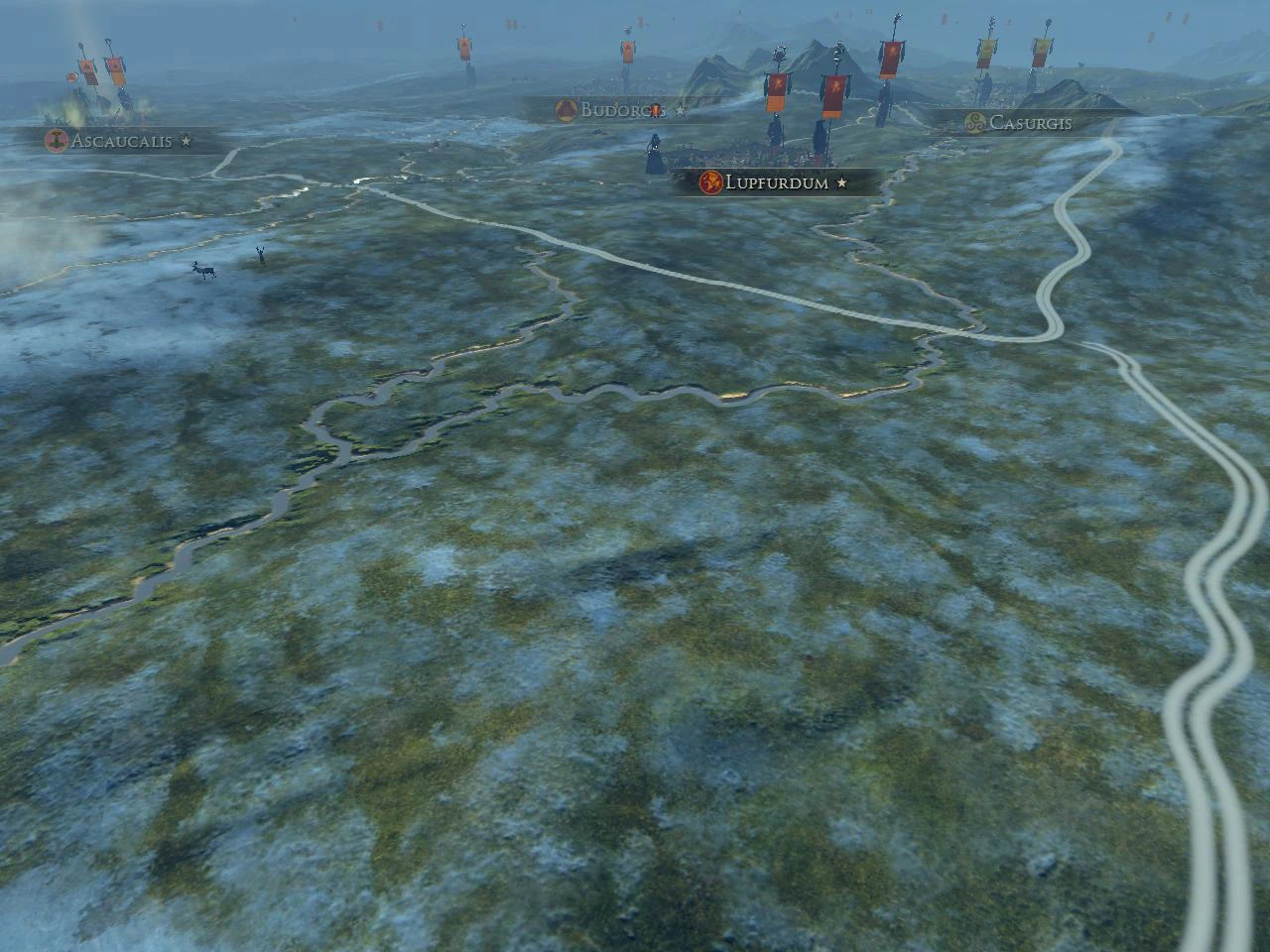Image resolution: width=1270 pixels, height=952 pixels.
Task: Select the triskelion emblem beside Casurgis
Action: (x=974, y=122)
